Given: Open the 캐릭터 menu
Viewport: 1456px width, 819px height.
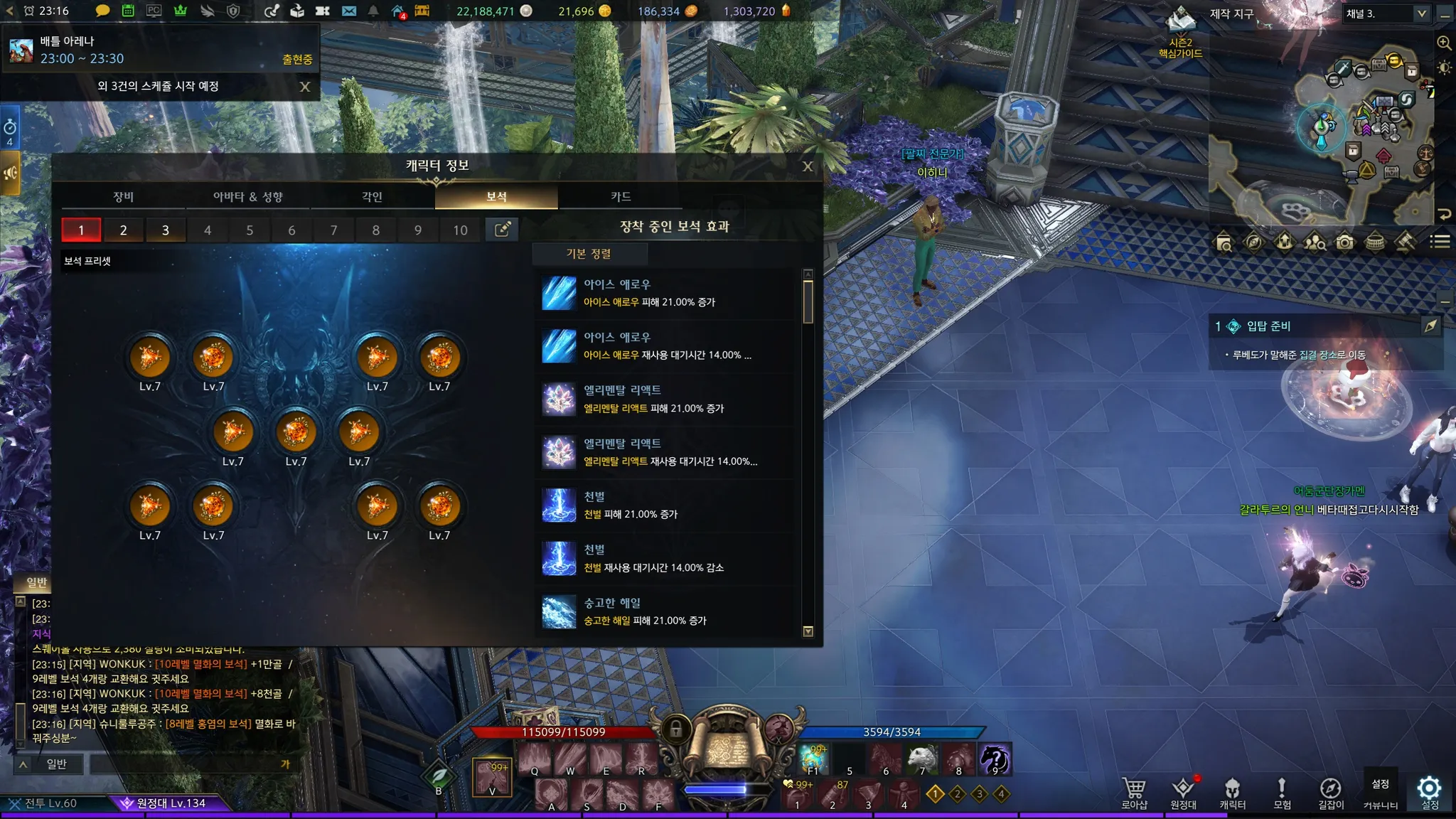Looking at the screenshot, I should click(1232, 793).
